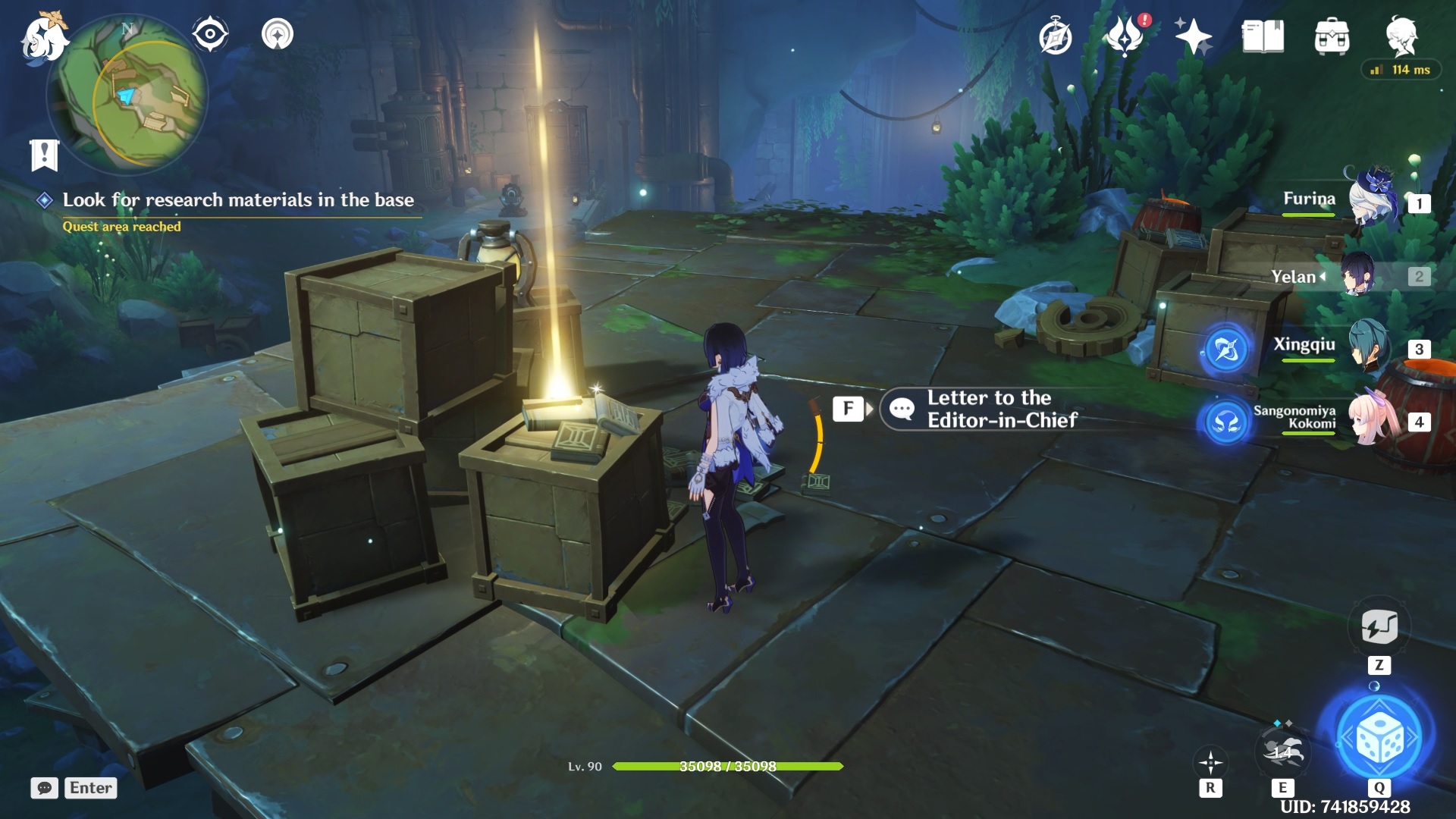Click Yelan's name arrow to switch character
This screenshot has height=819, width=1456.
pos(1323,277)
